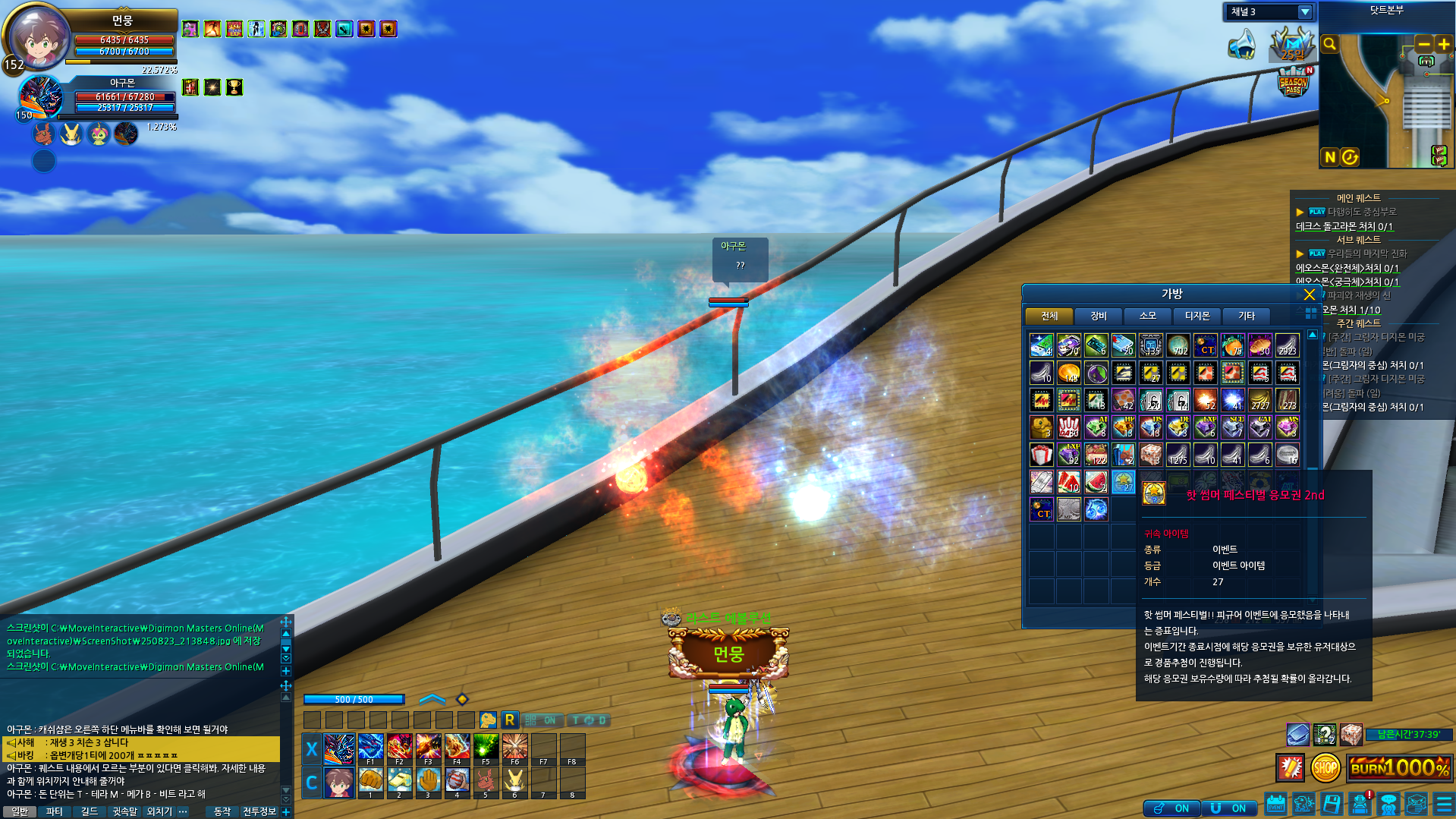This screenshot has width=1456, height=819.
Task: Open the gold SHOP coin button
Action: point(1325,767)
